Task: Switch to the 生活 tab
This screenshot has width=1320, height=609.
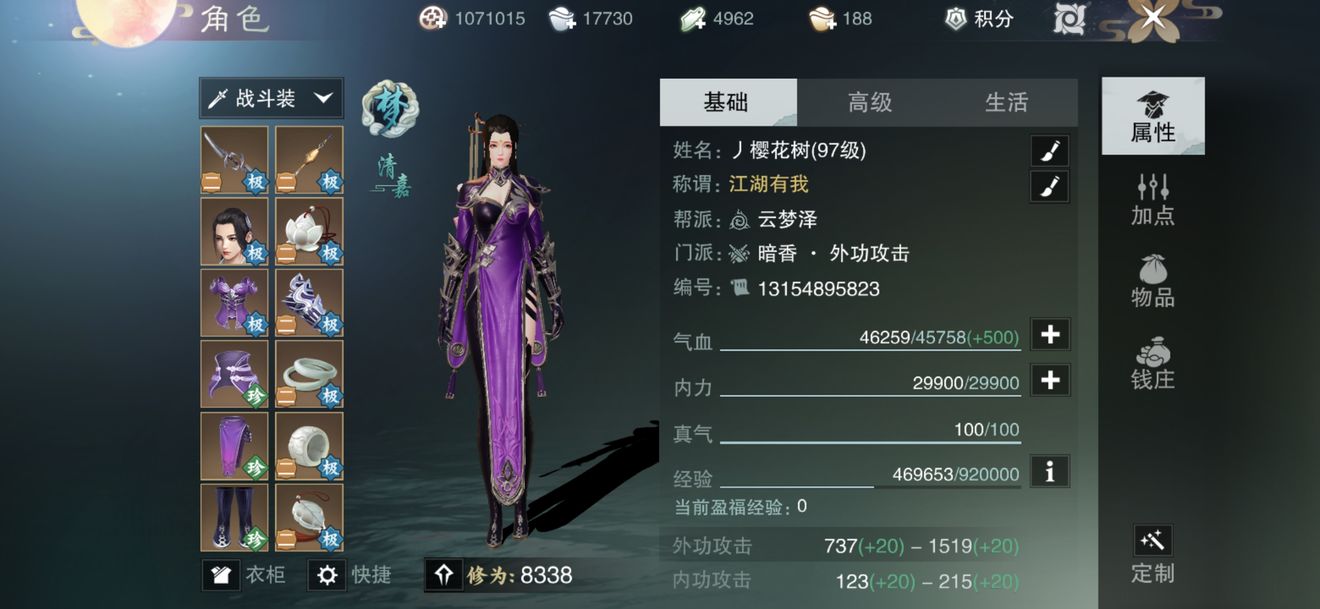Action: point(1006,102)
